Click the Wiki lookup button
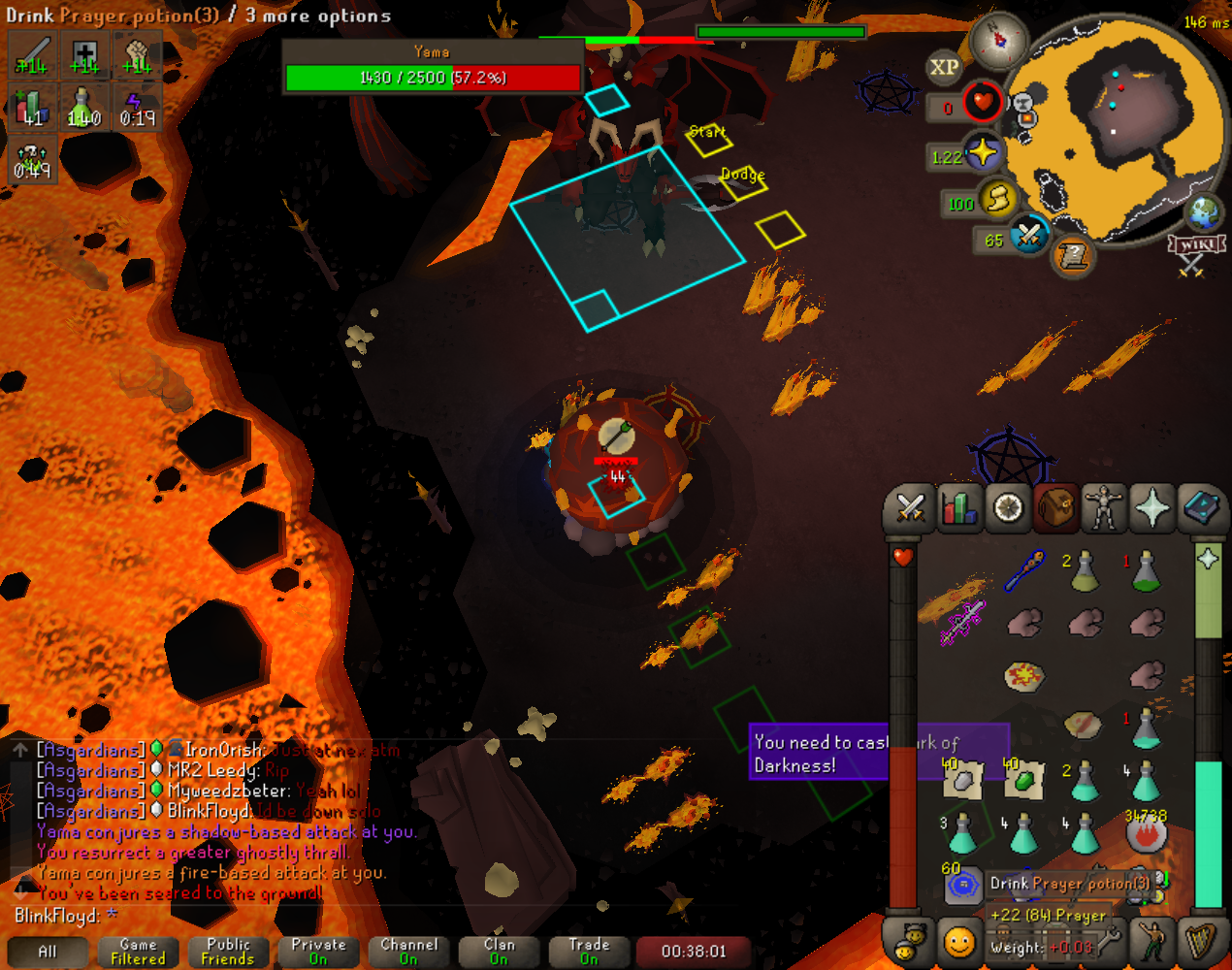The height and width of the screenshot is (970, 1232). (1195, 244)
